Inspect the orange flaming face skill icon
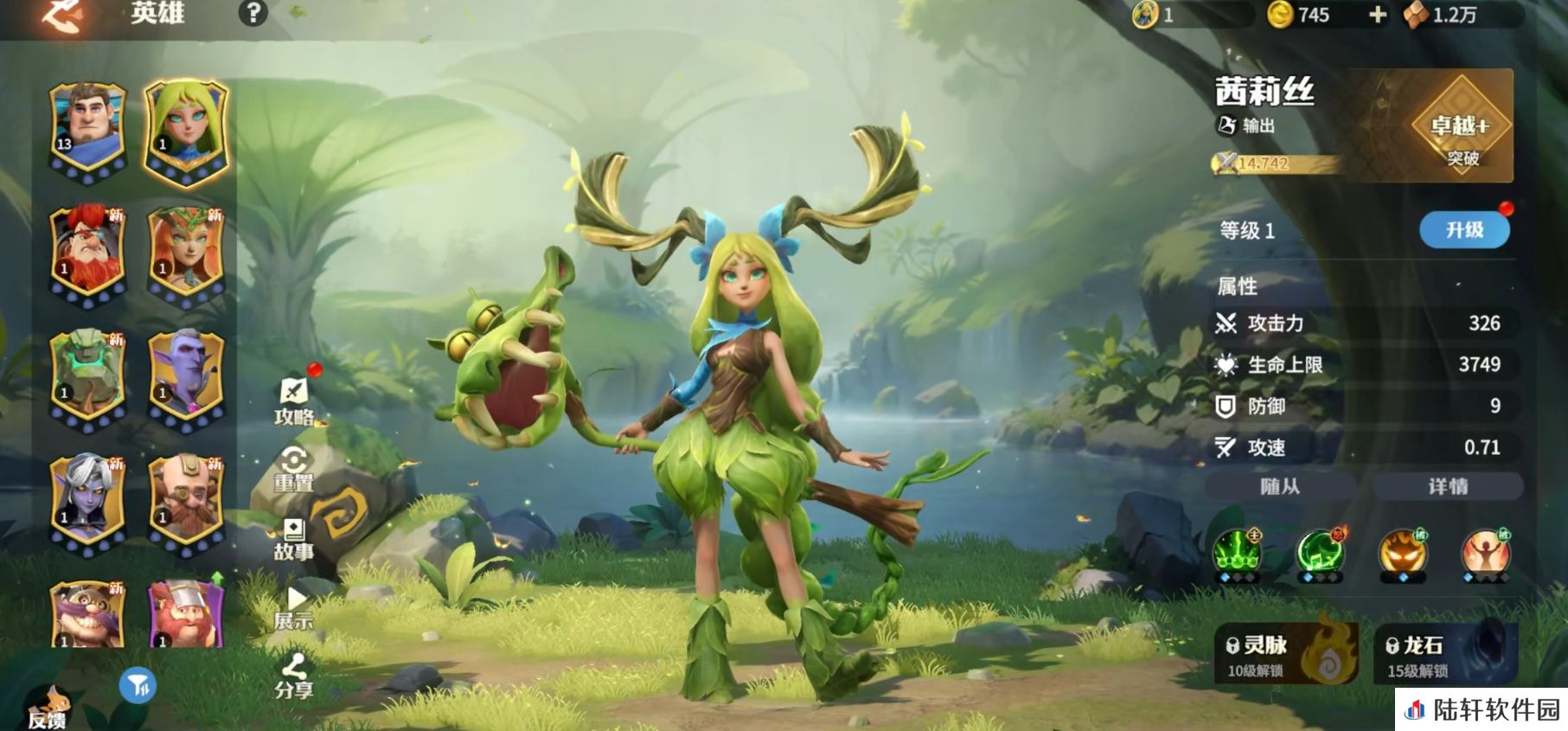The width and height of the screenshot is (1568, 731). point(1402,552)
